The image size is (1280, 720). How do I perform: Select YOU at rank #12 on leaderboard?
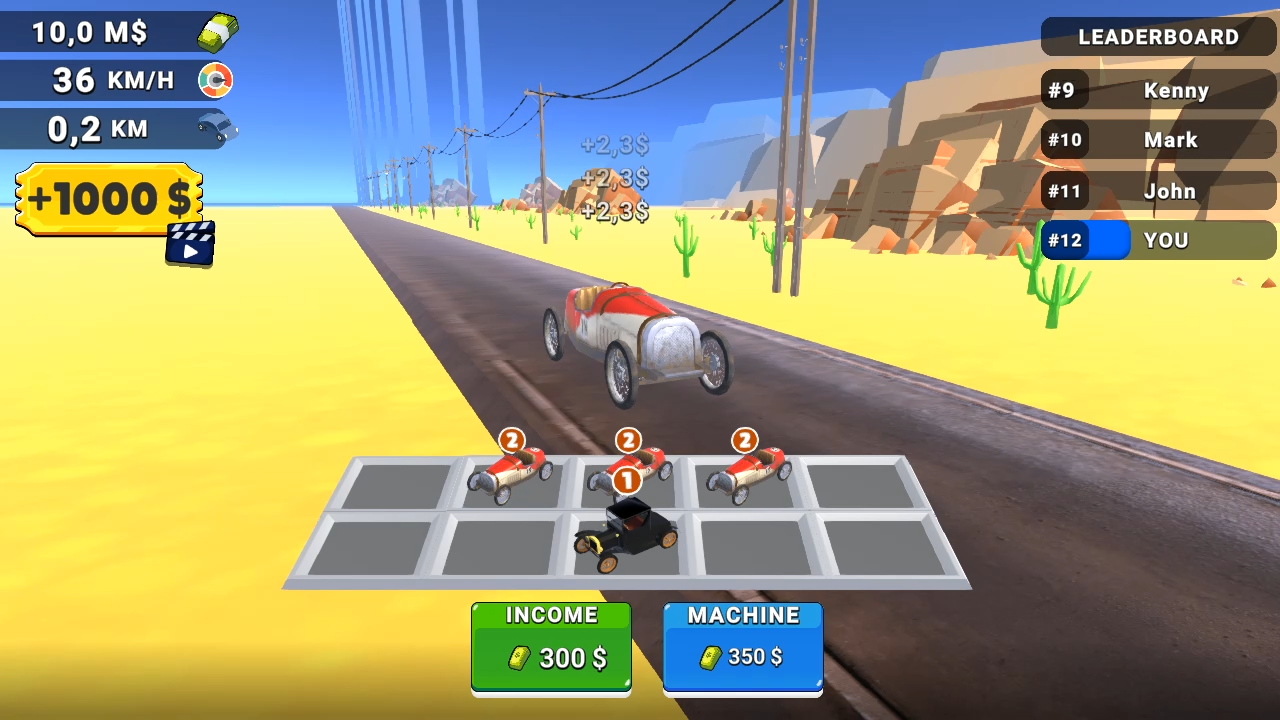[x=1165, y=240]
